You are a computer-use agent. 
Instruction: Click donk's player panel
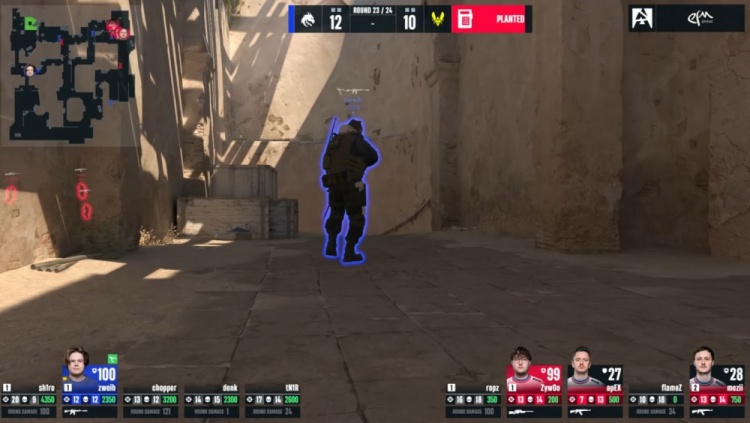211,399
